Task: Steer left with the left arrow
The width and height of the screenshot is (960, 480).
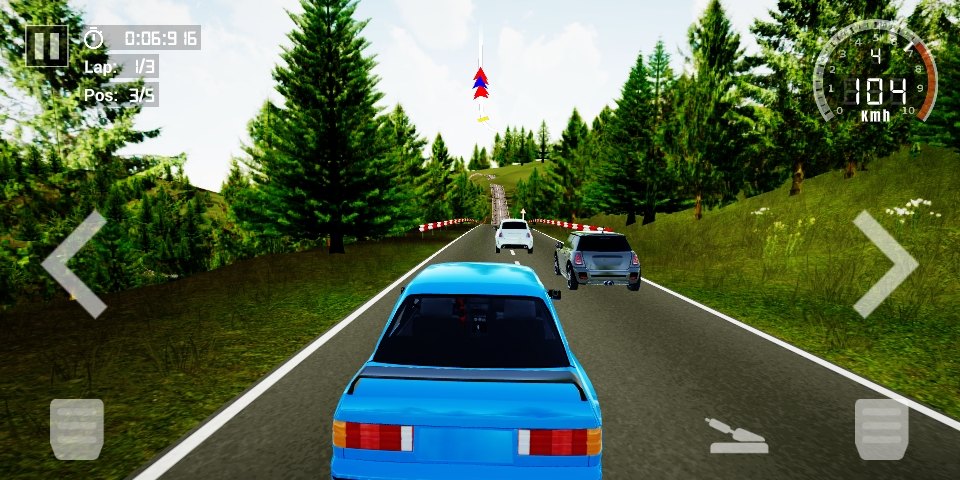Action: pos(75,264)
